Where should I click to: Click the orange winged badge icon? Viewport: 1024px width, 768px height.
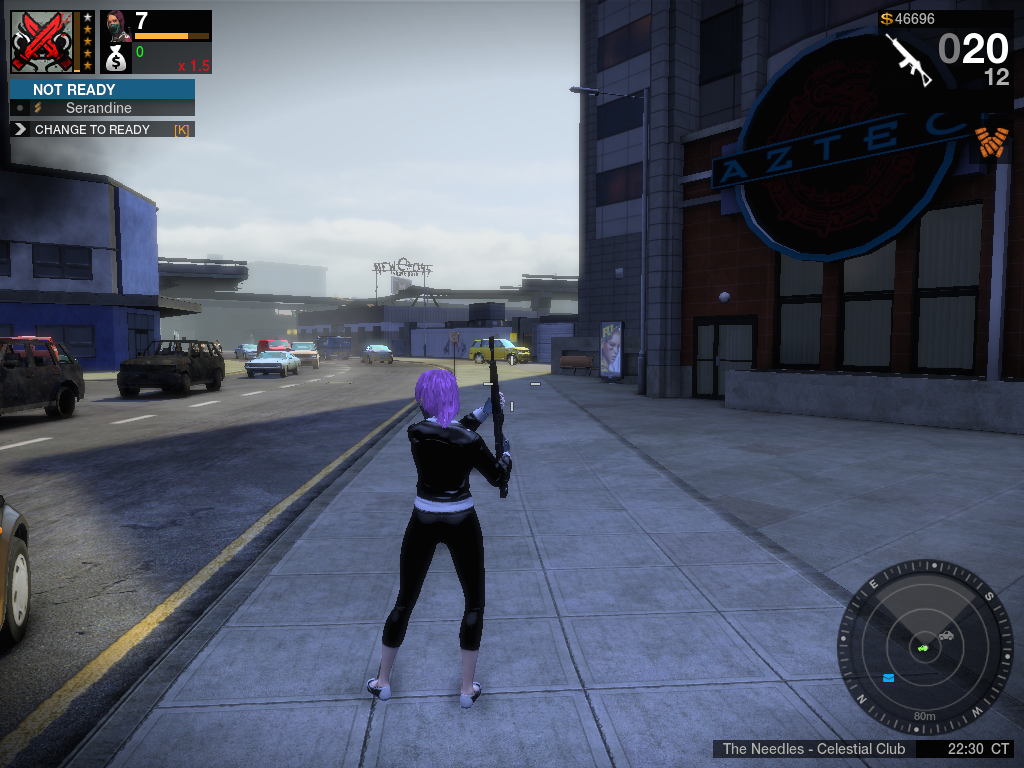(x=991, y=141)
